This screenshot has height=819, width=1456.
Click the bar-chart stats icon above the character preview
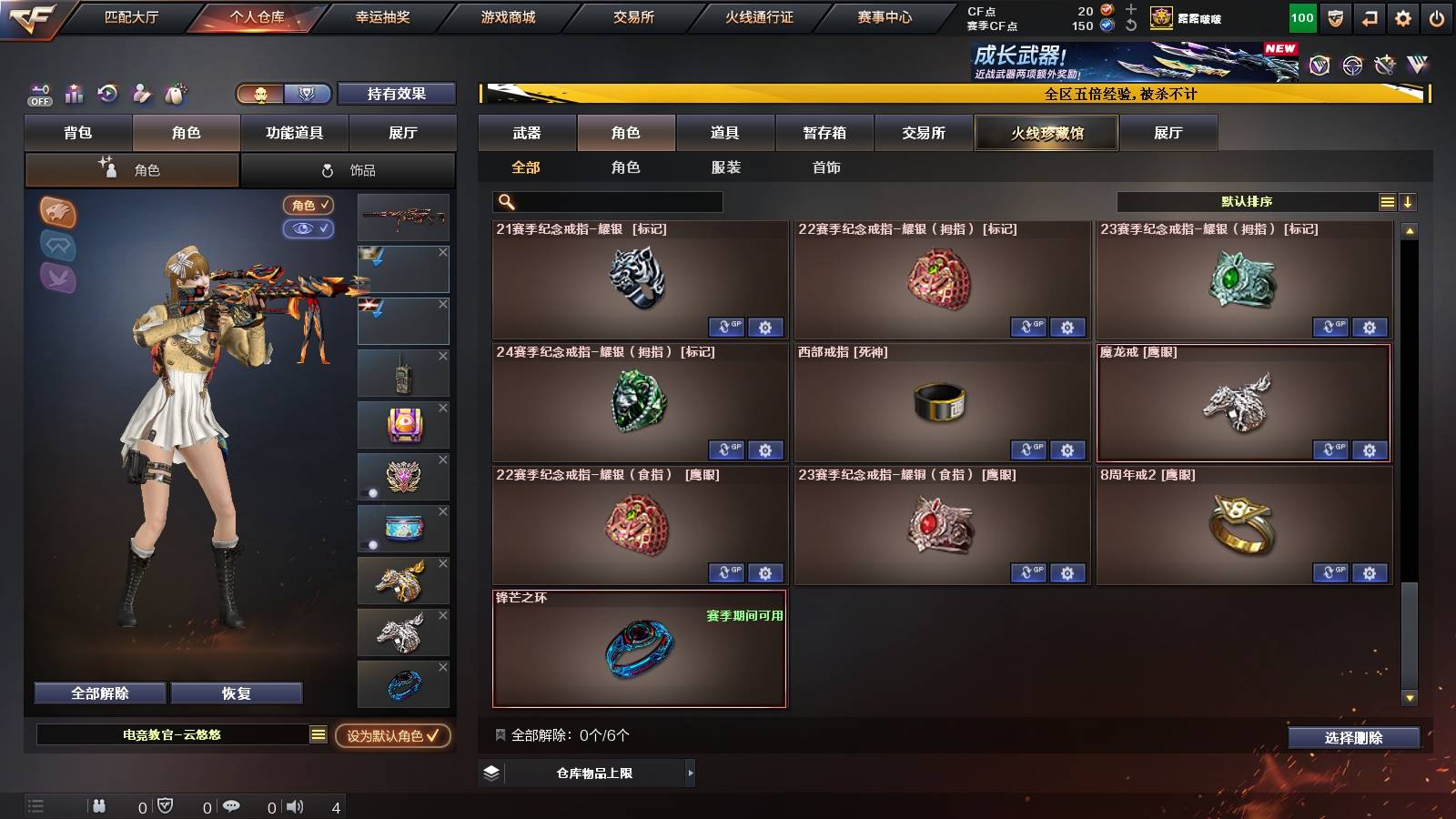point(75,94)
